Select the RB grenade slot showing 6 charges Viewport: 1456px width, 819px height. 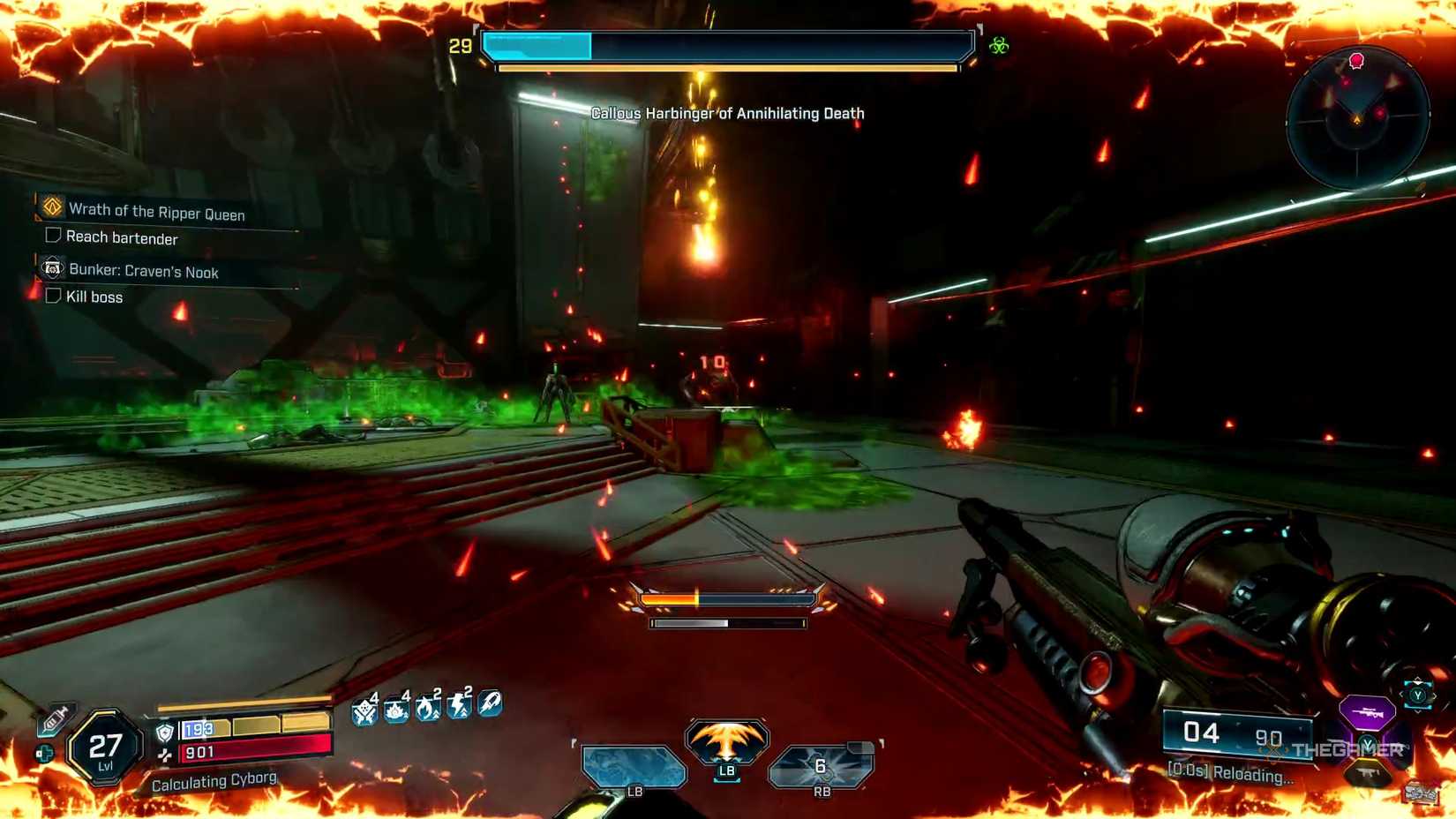822,765
